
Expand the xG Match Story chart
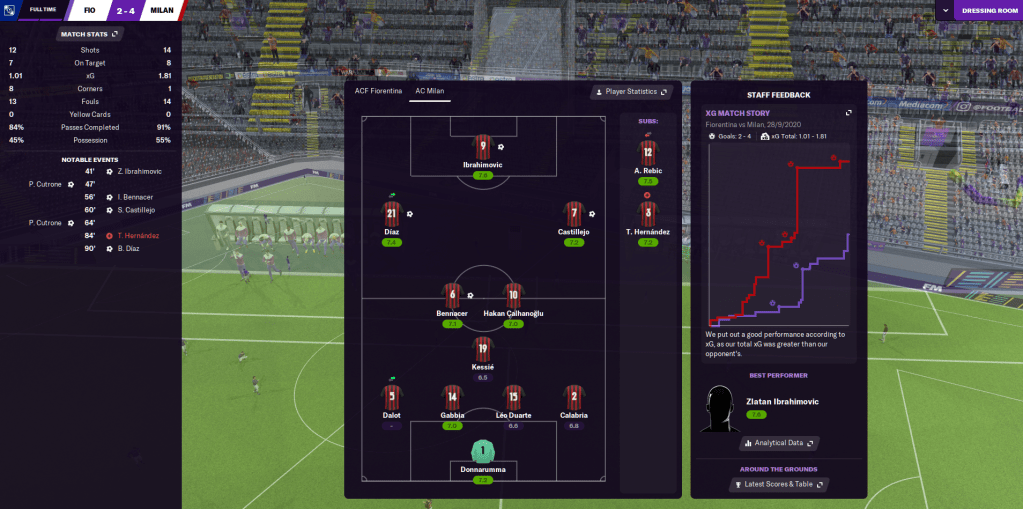coord(848,113)
